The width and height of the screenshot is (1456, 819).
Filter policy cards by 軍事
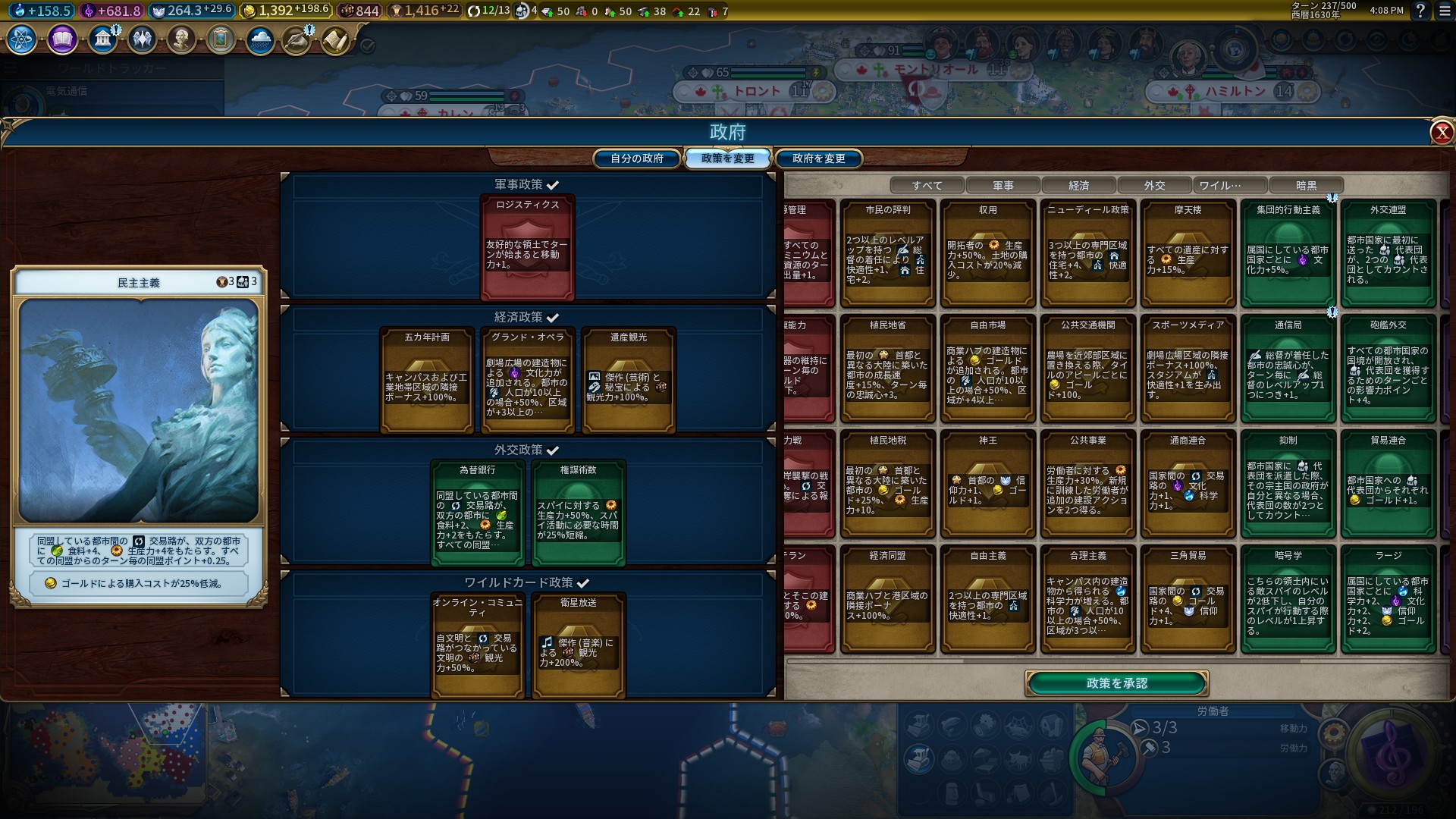click(x=1003, y=186)
